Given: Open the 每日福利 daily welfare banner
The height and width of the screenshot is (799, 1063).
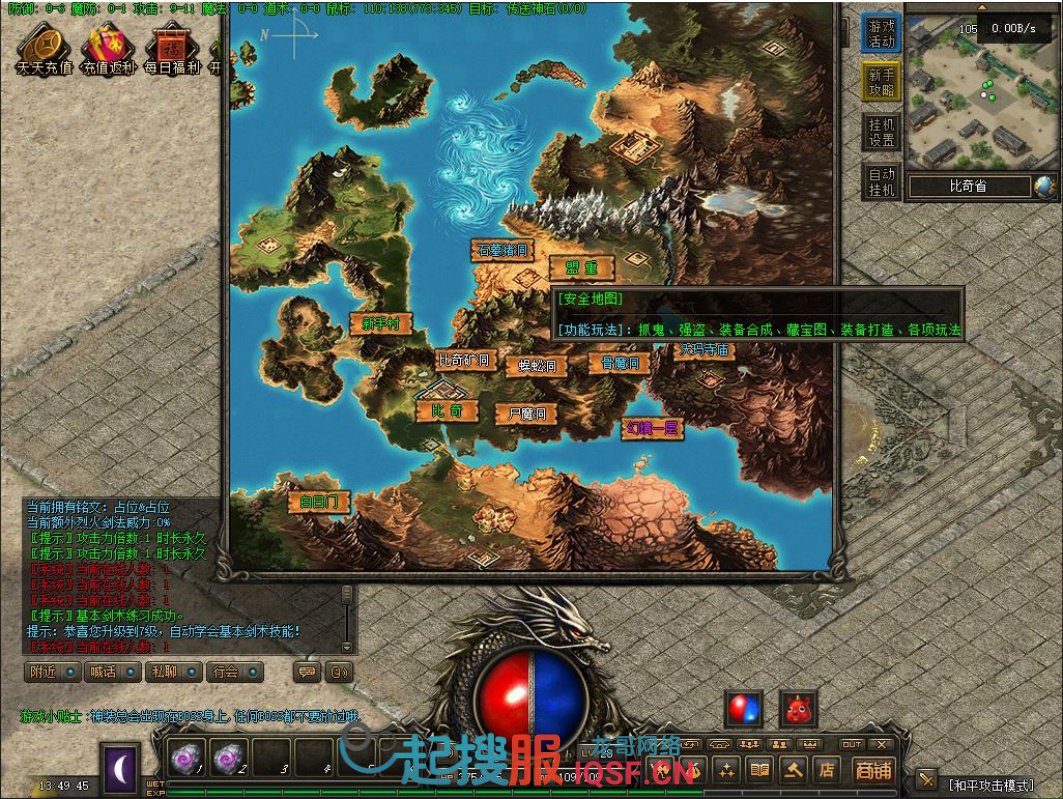Looking at the screenshot, I should 172,48.
